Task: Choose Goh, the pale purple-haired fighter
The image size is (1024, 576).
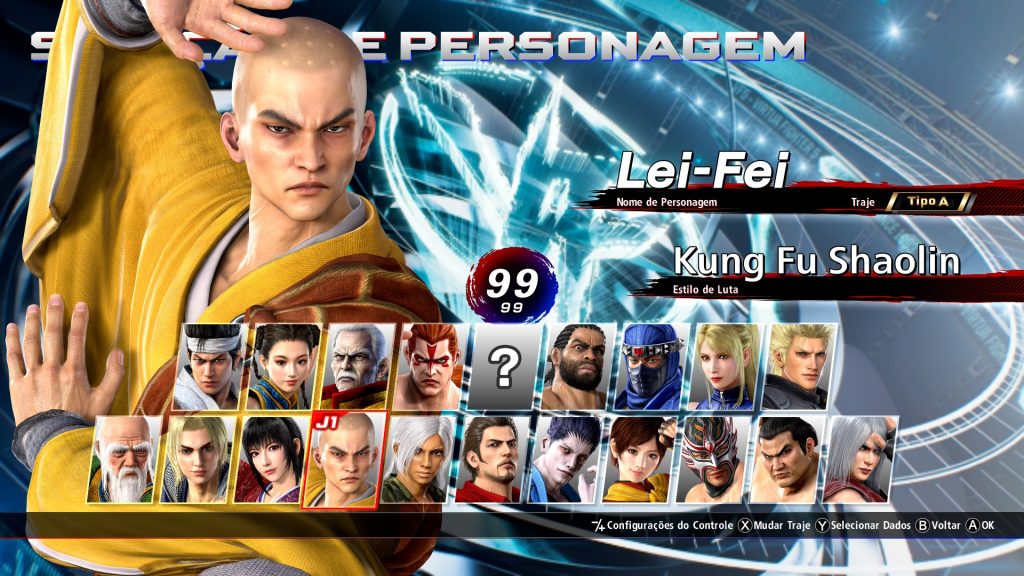Action: coord(565,460)
